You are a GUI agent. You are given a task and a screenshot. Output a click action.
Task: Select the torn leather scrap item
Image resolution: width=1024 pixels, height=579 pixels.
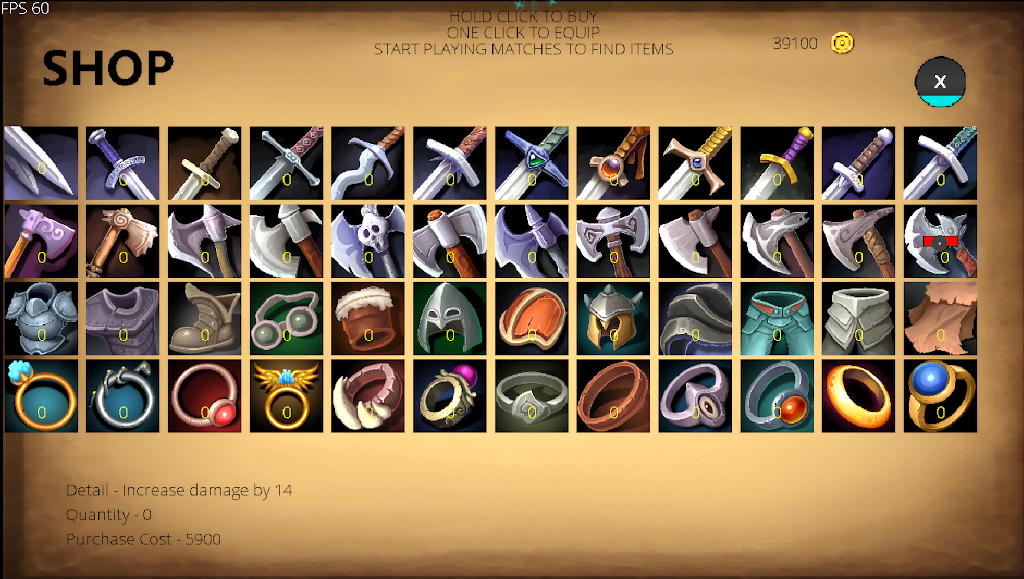point(941,318)
